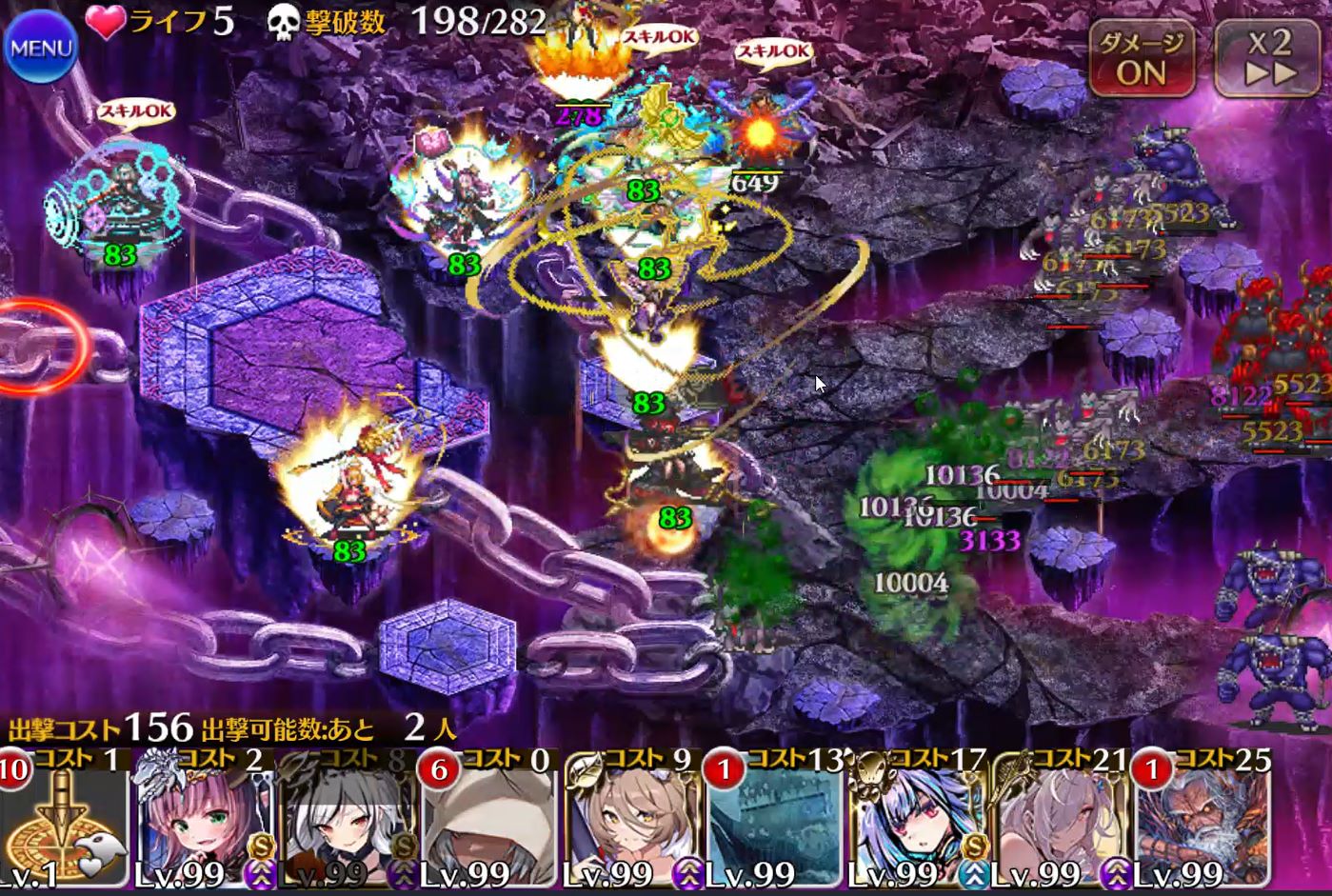
Task: Choose the hooded cost 0 unit card
Action: pos(488,821)
